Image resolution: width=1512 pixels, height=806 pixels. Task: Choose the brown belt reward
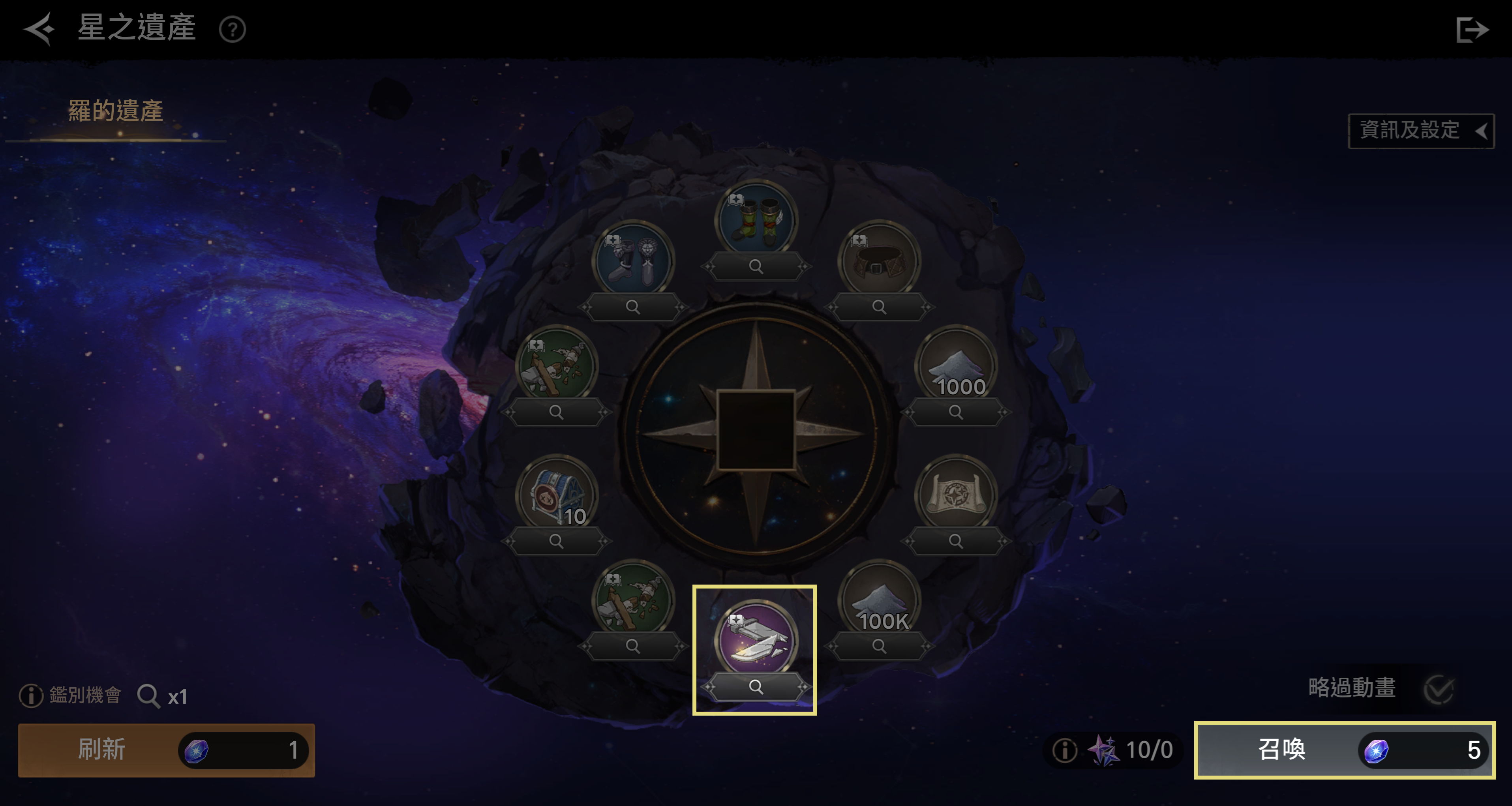point(879,261)
